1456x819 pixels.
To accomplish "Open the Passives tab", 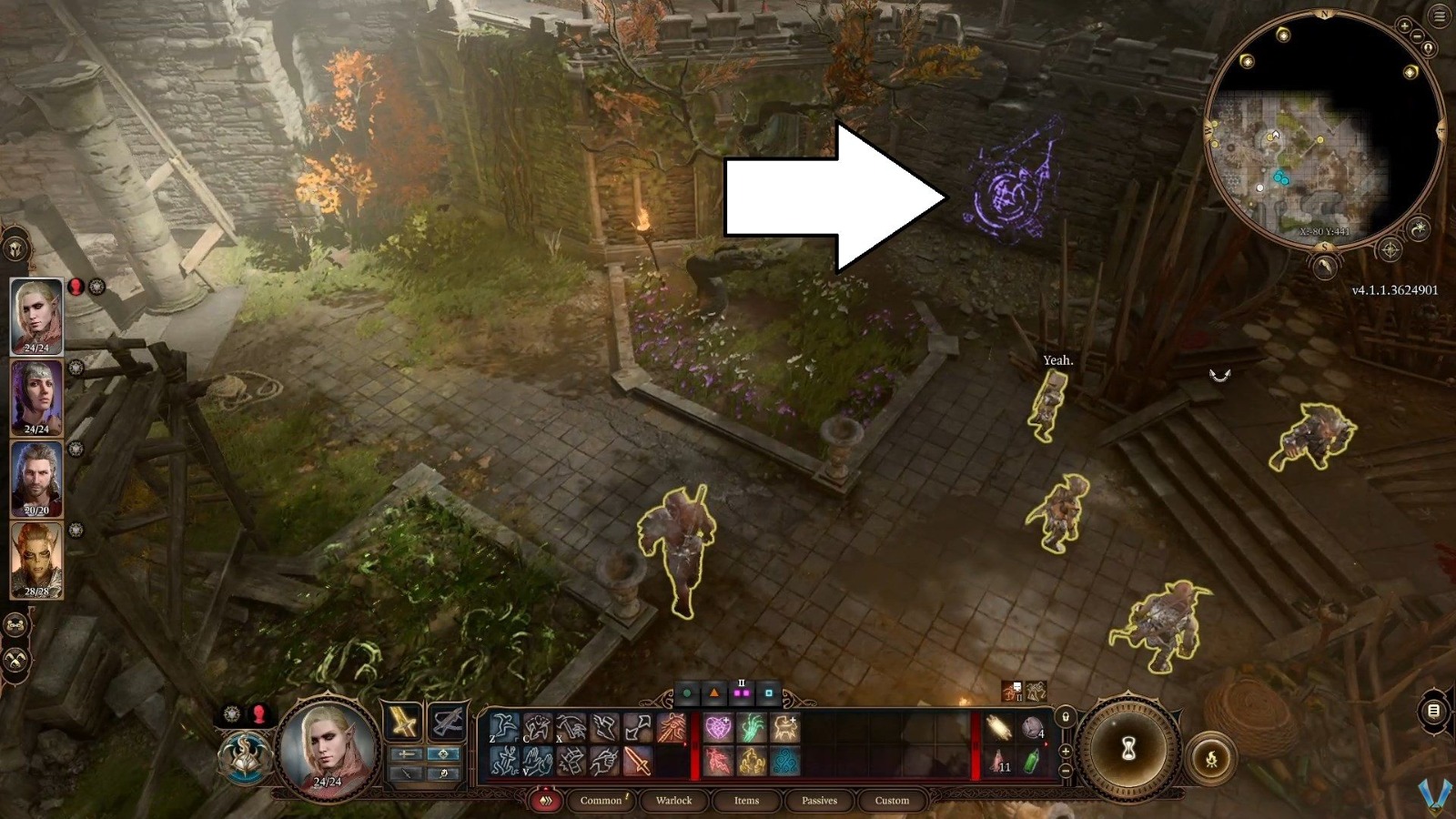I will tap(820, 801).
